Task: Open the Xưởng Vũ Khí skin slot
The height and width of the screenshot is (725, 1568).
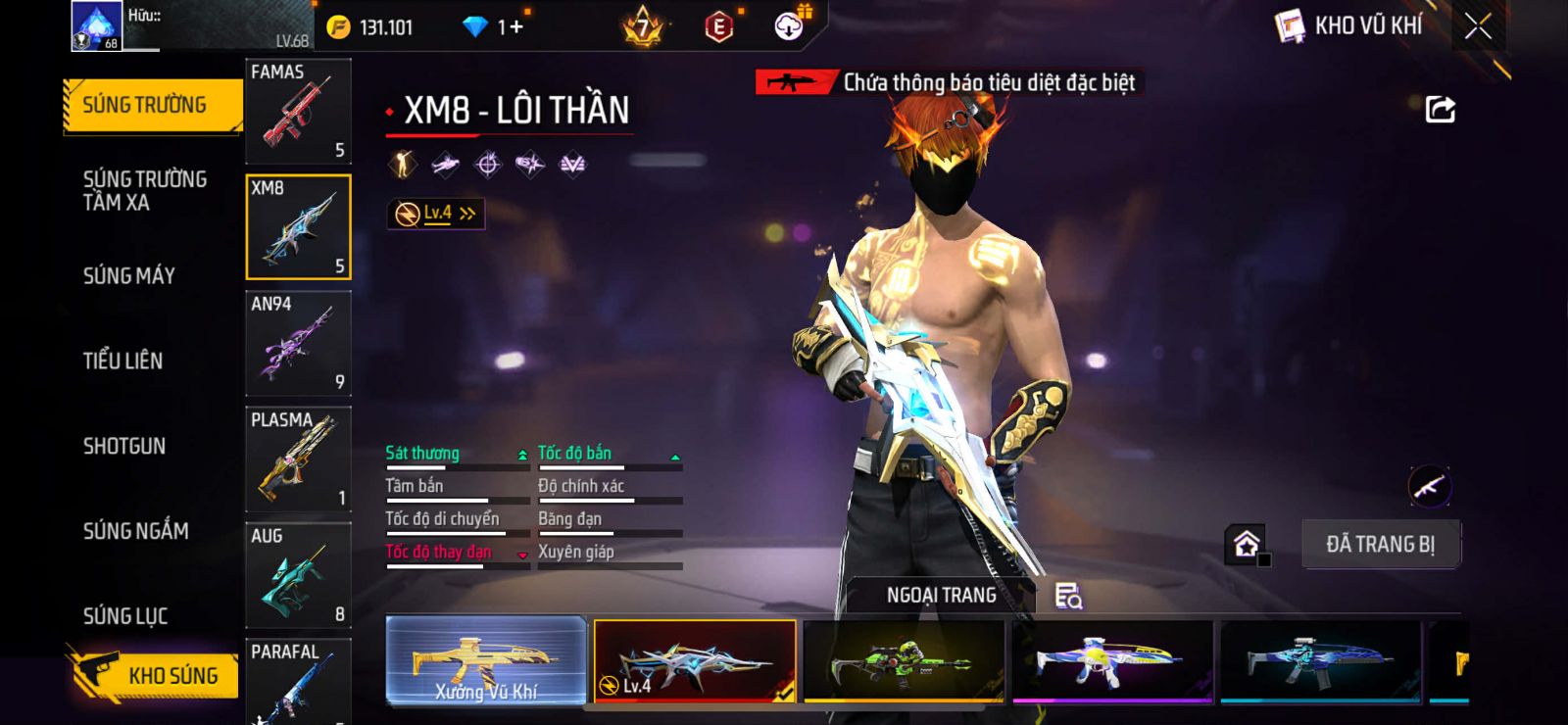Action: tap(486, 661)
